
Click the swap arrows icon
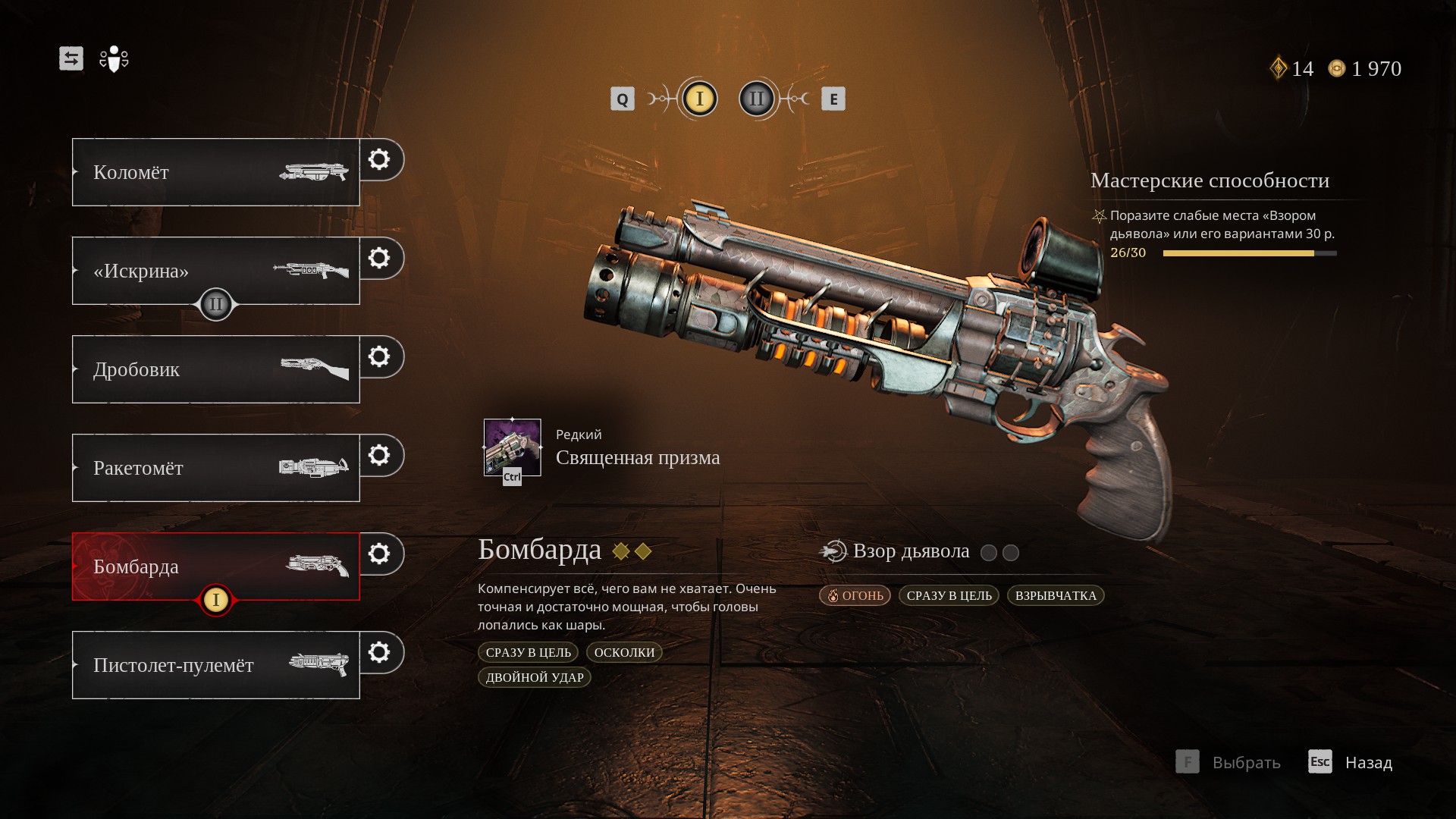(71, 58)
